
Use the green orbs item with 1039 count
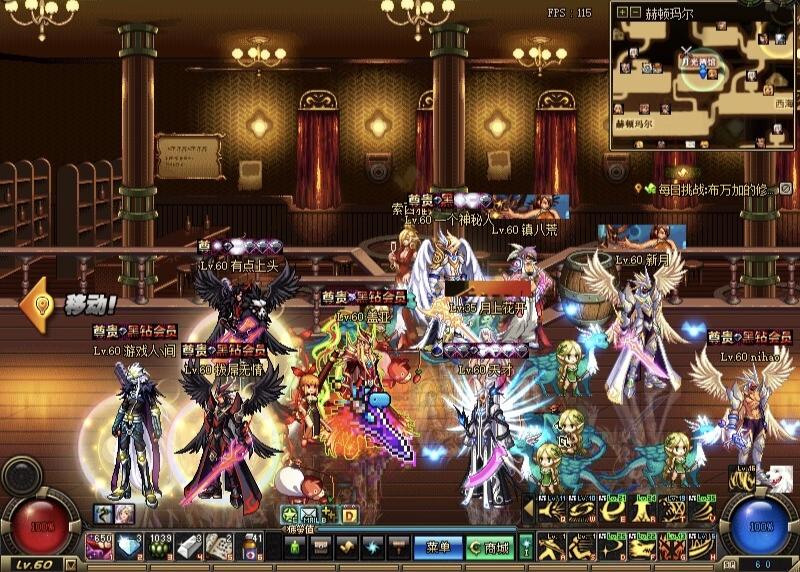[160, 546]
